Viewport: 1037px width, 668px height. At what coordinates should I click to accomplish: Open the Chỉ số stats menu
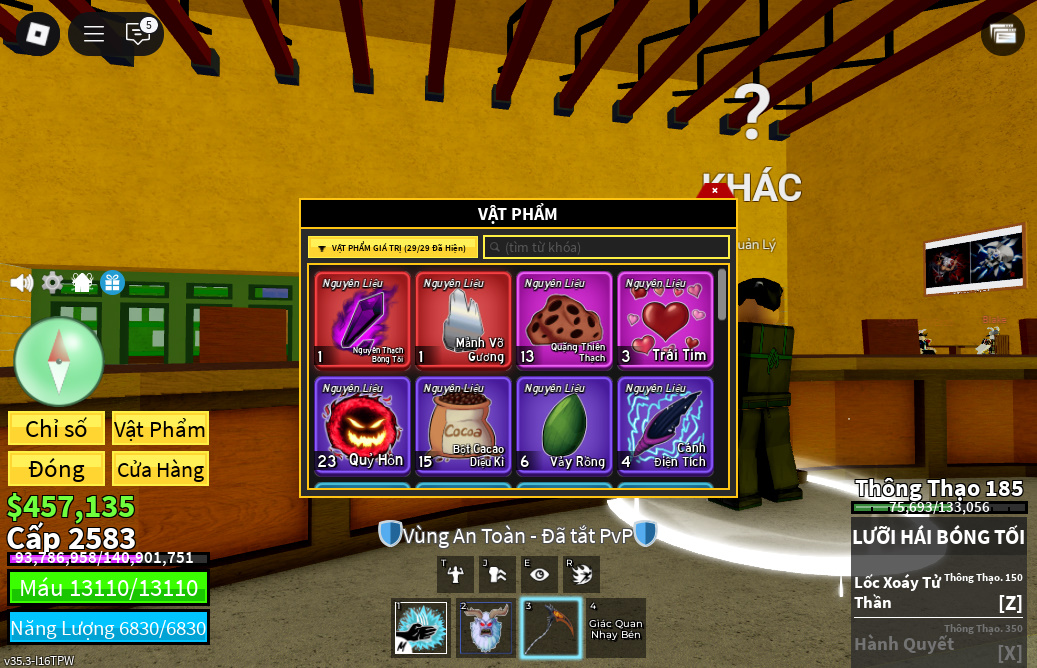(x=56, y=429)
